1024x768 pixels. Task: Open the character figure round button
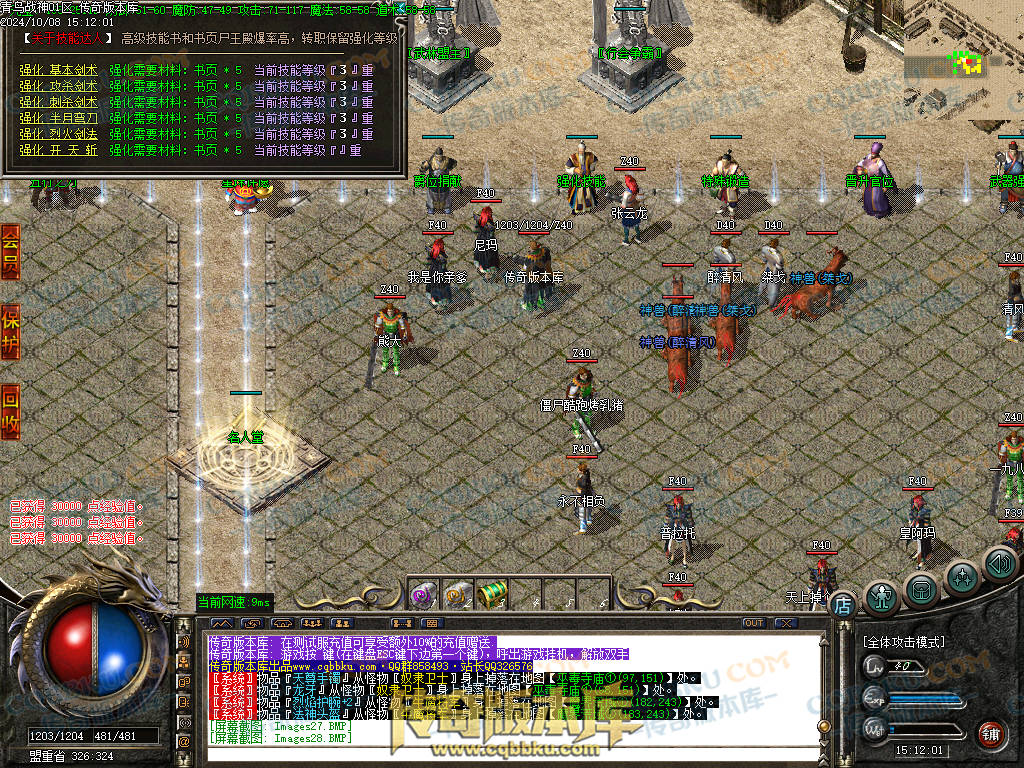click(x=881, y=597)
